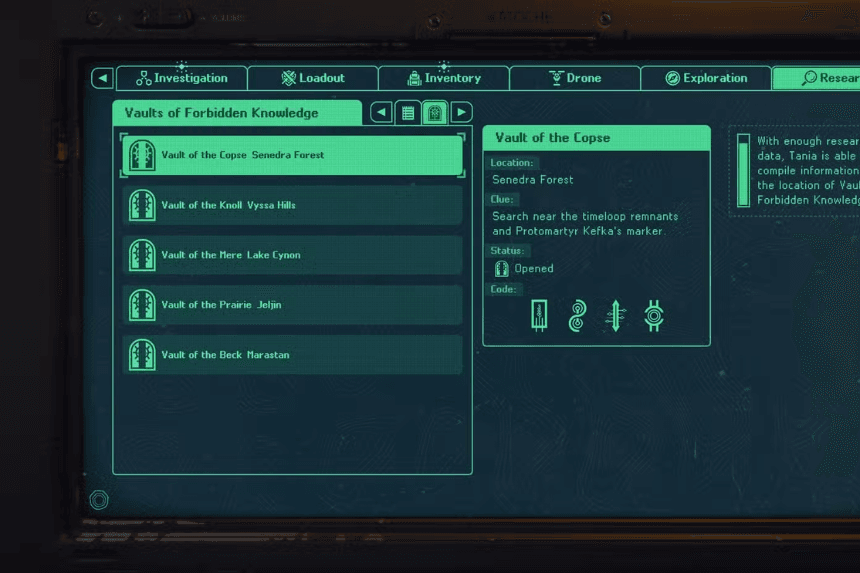Go to previous research page arrow

(381, 113)
